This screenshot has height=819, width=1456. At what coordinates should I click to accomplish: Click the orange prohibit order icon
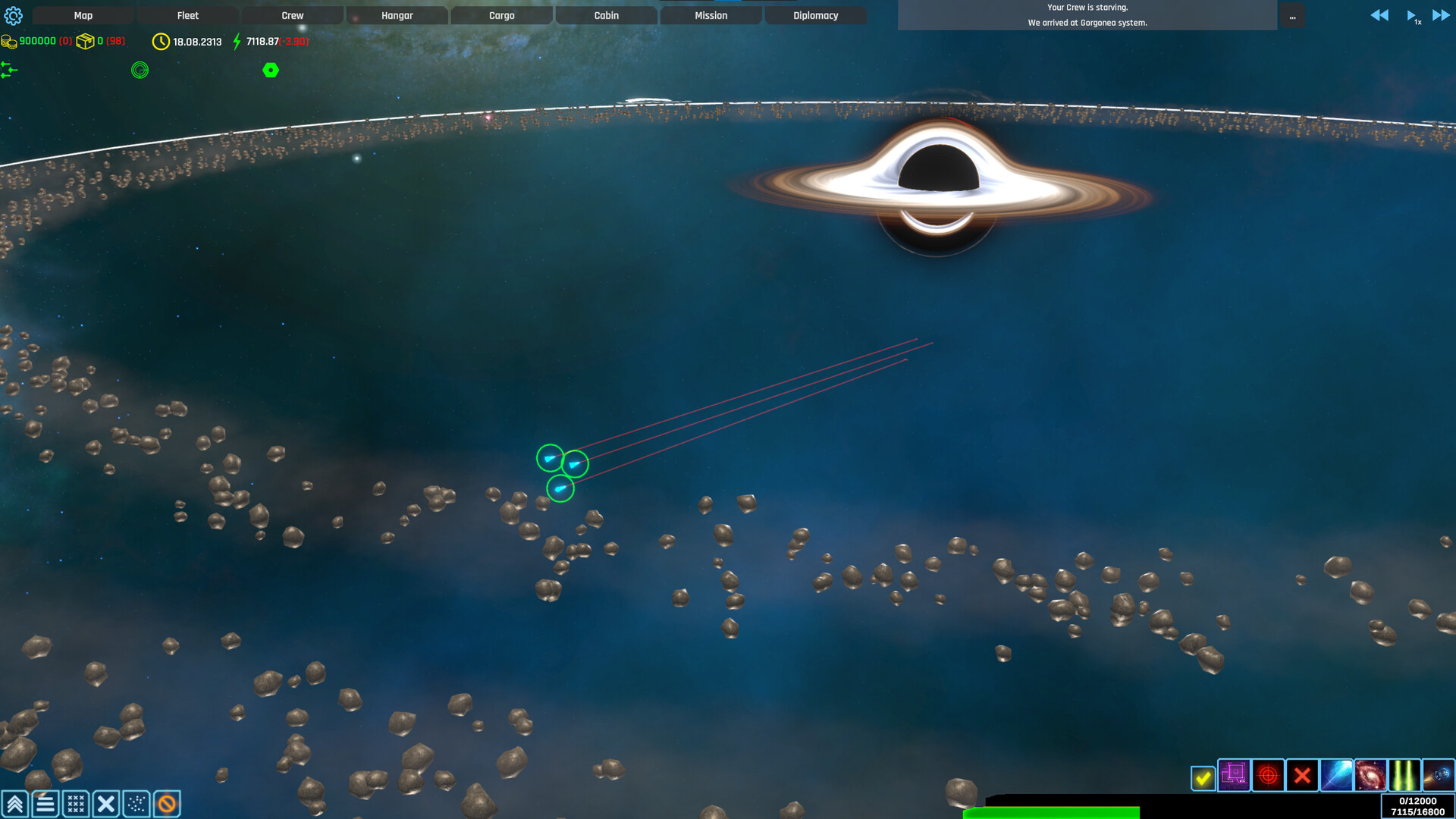click(x=166, y=803)
